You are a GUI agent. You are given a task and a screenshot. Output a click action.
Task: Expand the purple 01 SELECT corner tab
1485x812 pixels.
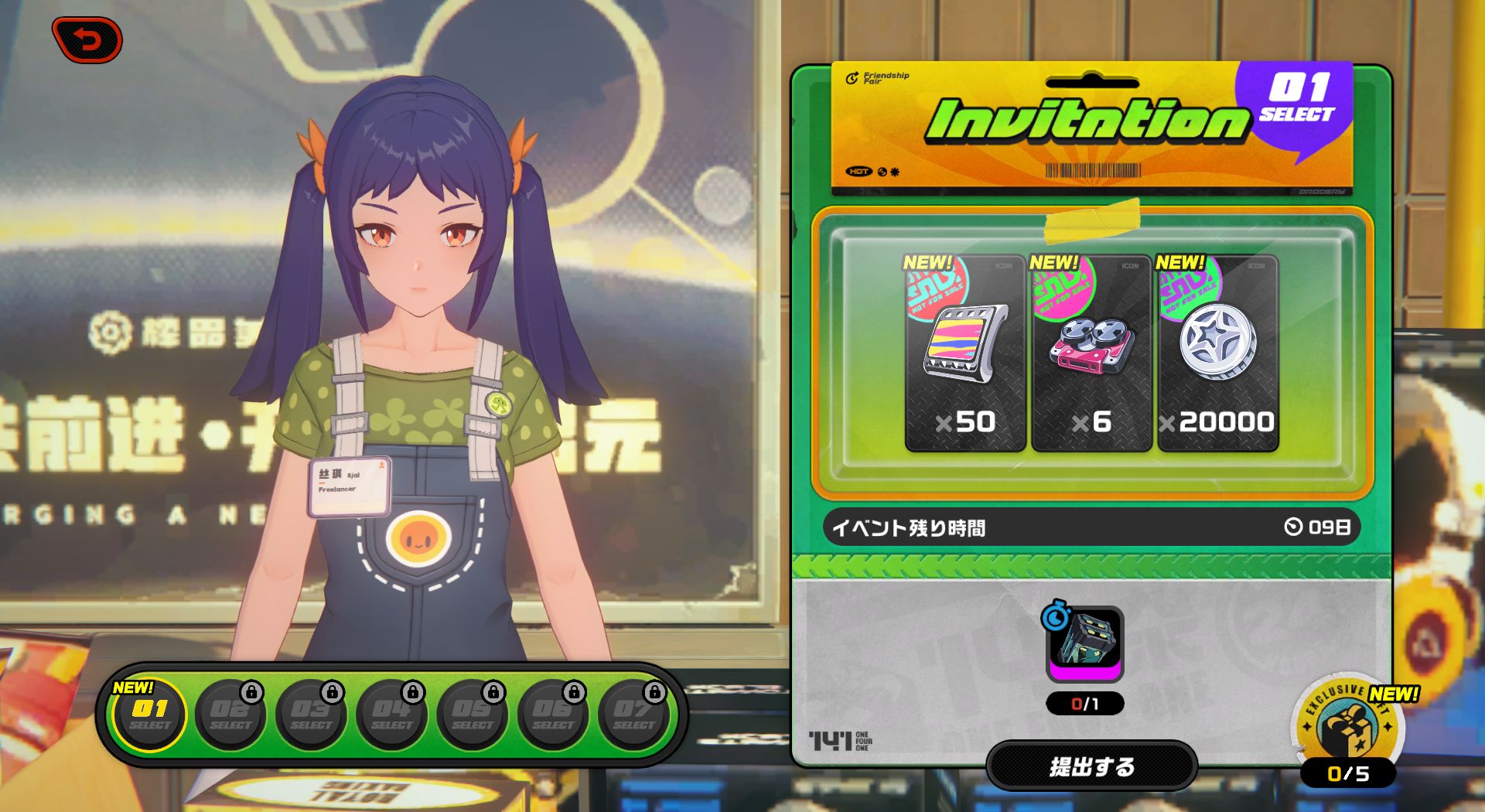tap(1300, 110)
